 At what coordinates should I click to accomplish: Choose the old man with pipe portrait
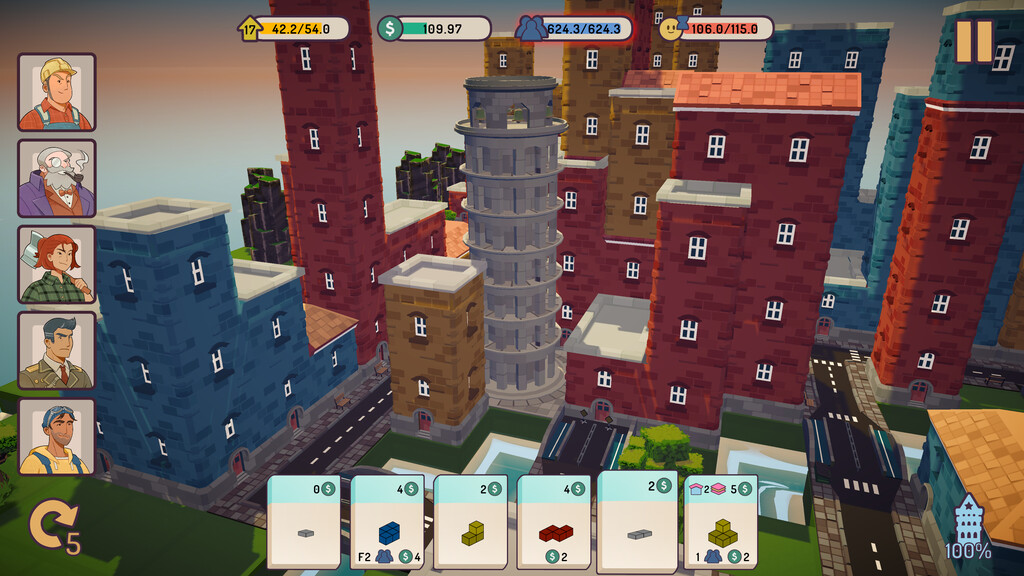(57, 178)
